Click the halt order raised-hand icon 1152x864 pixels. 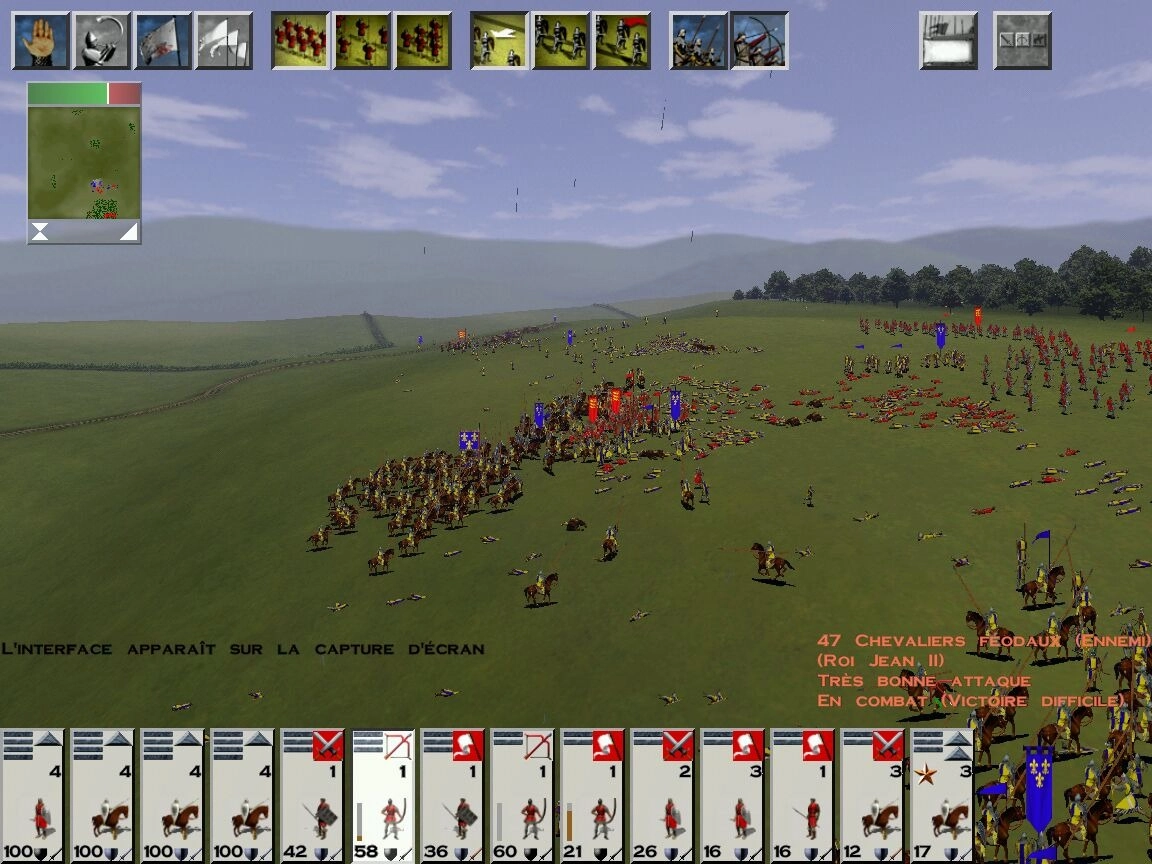tap(41, 41)
